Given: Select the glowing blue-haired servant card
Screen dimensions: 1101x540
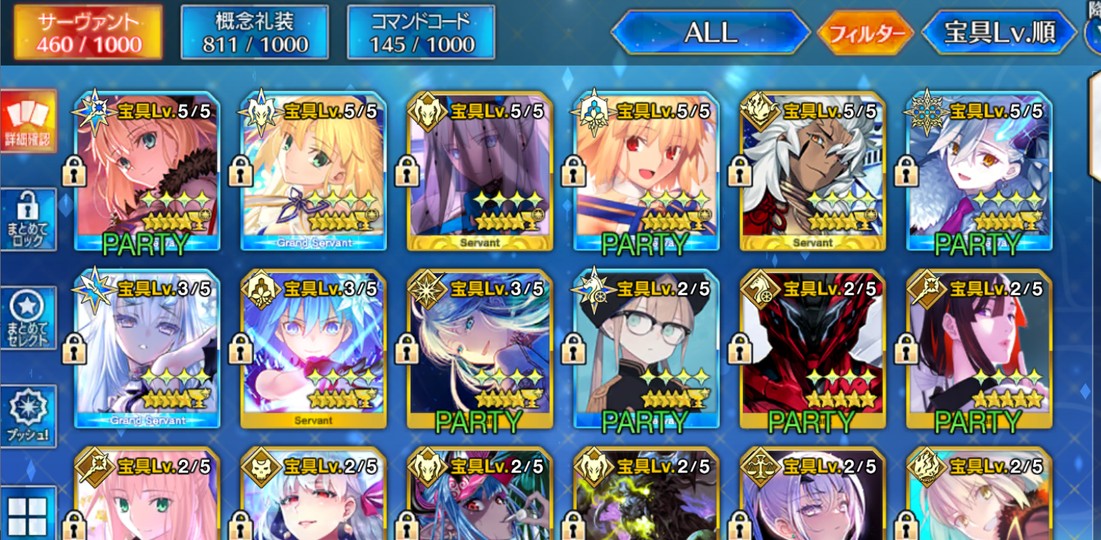Looking at the screenshot, I should pyautogui.click(x=313, y=350).
